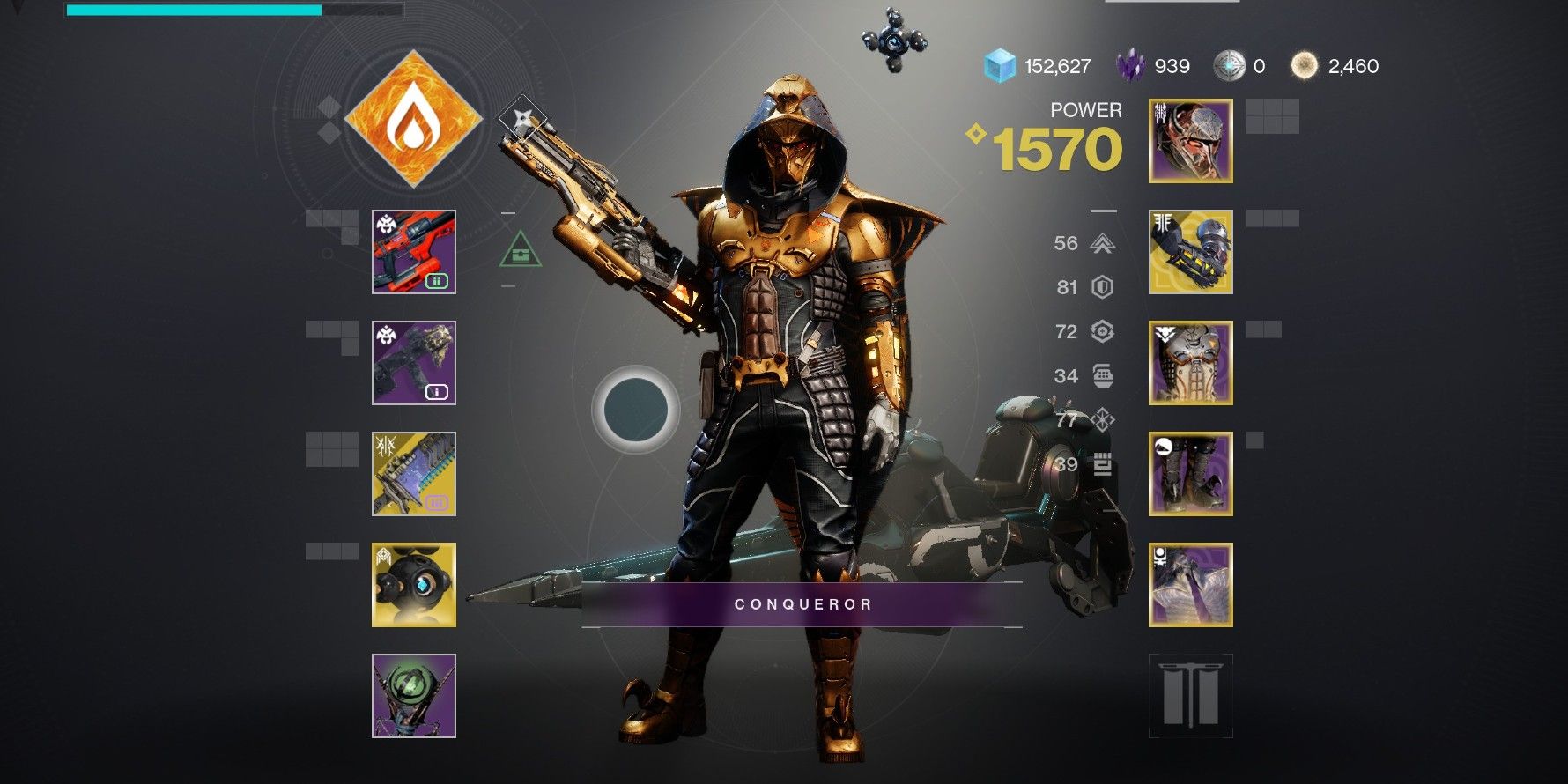Select the green artifact slot
The height and width of the screenshot is (784, 1568).
pos(414,696)
